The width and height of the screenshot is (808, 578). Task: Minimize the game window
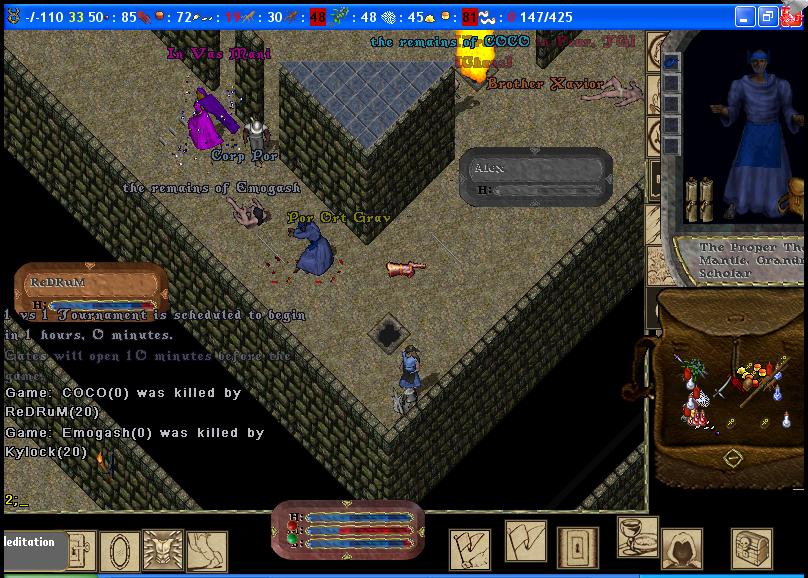coord(744,17)
